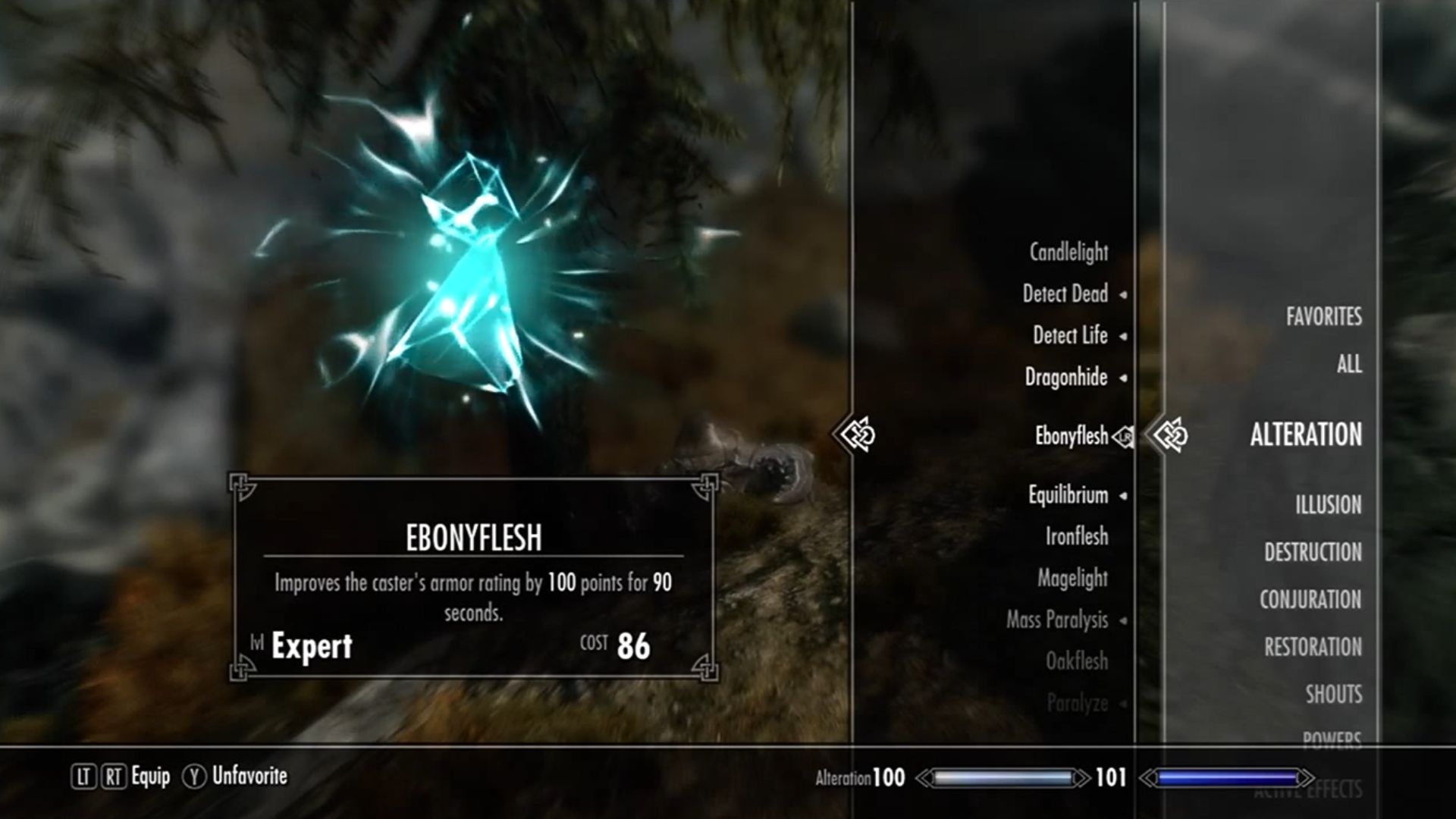Select Detect Life from spell list
Image resolution: width=1456 pixels, height=819 pixels.
point(1069,335)
